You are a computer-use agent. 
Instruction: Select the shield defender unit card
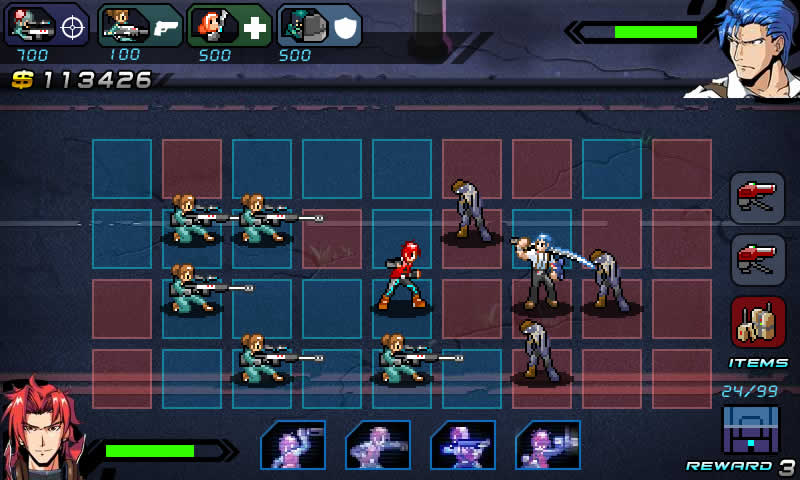pos(318,25)
